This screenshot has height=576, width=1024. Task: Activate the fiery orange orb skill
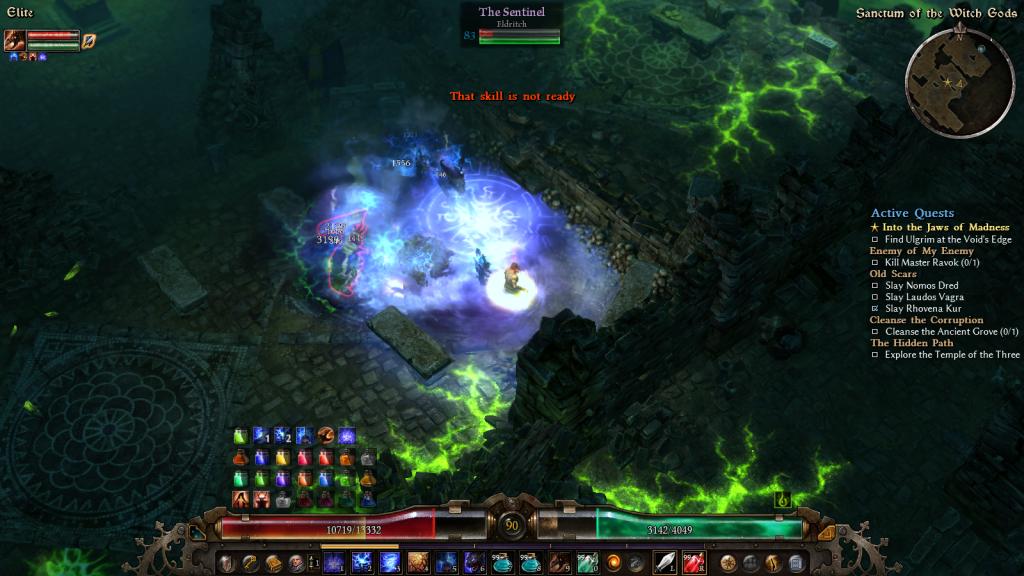tap(614, 562)
